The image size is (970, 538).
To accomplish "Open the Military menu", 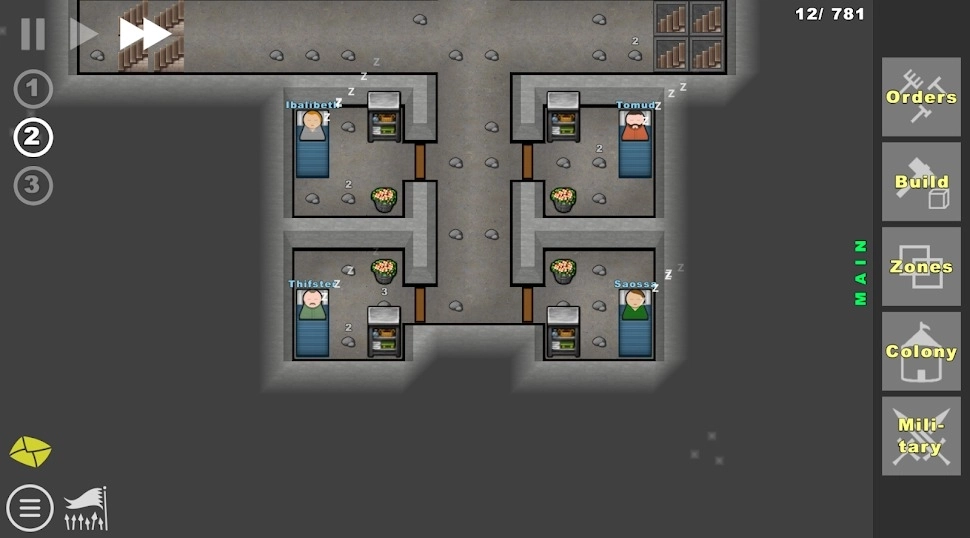I will pos(921,436).
